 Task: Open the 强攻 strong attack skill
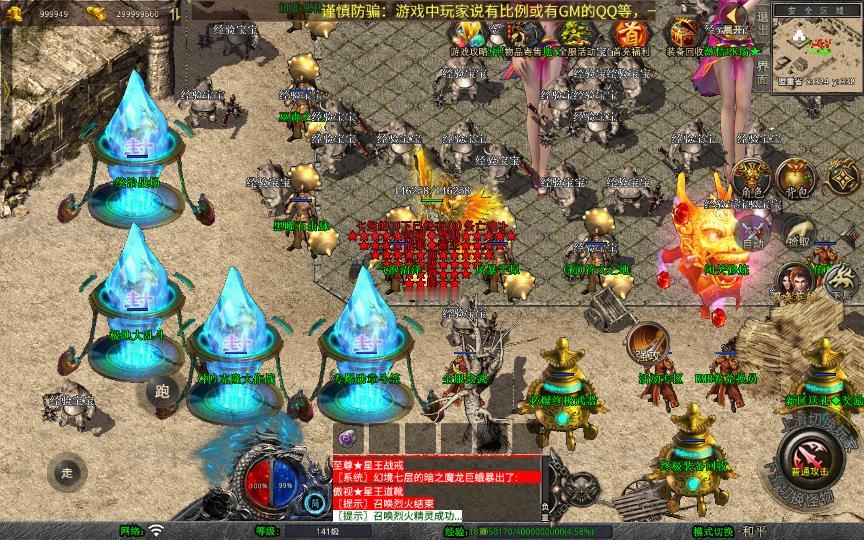[x=646, y=345]
